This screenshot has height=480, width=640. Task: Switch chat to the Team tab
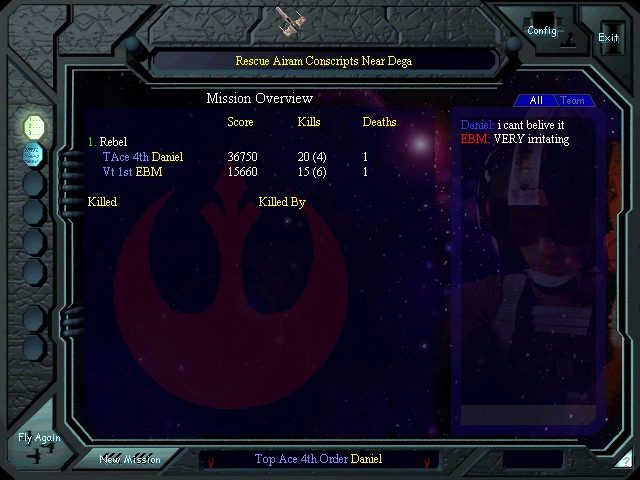point(573,101)
